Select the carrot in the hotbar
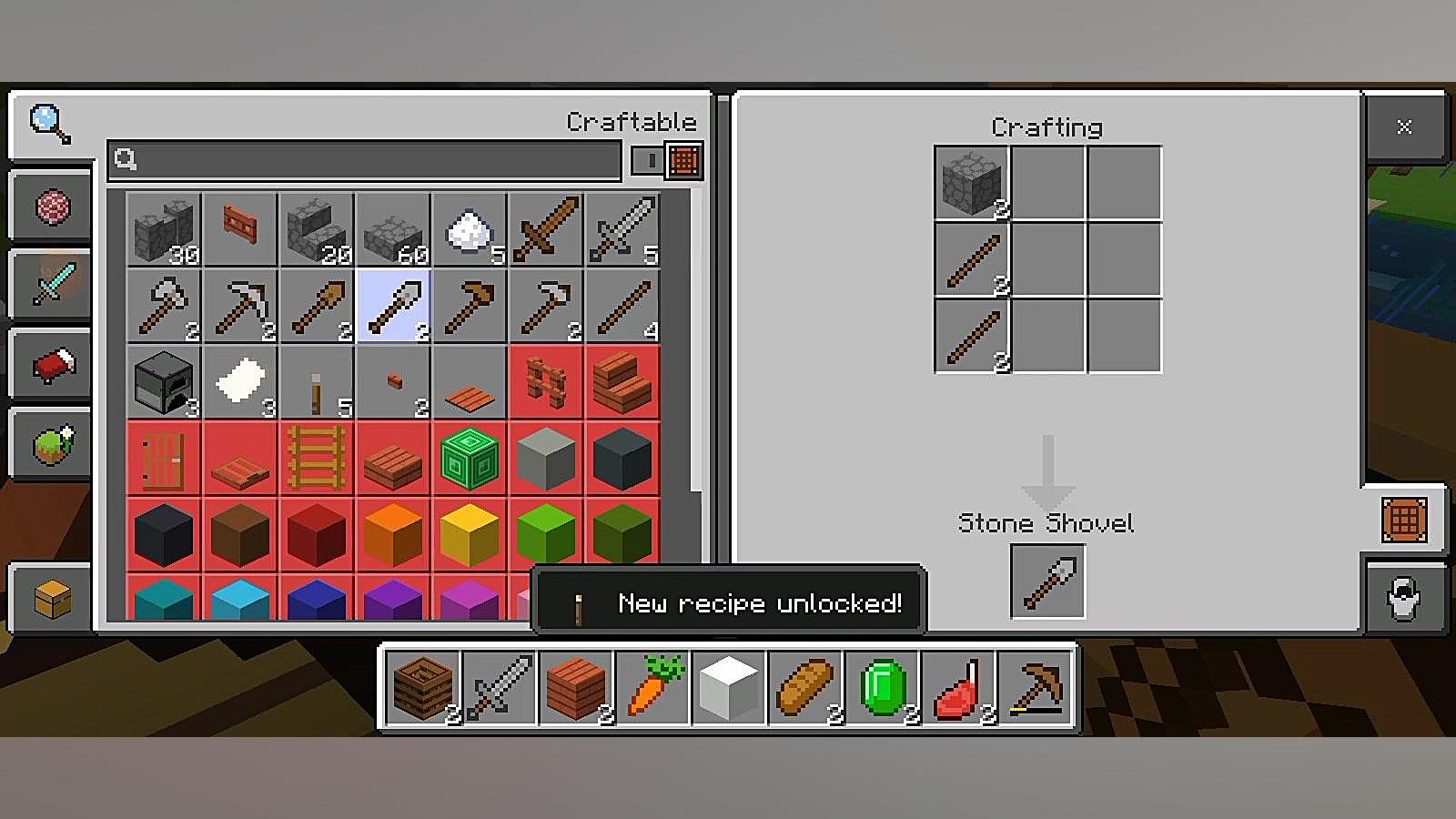1456x819 pixels. [x=652, y=688]
